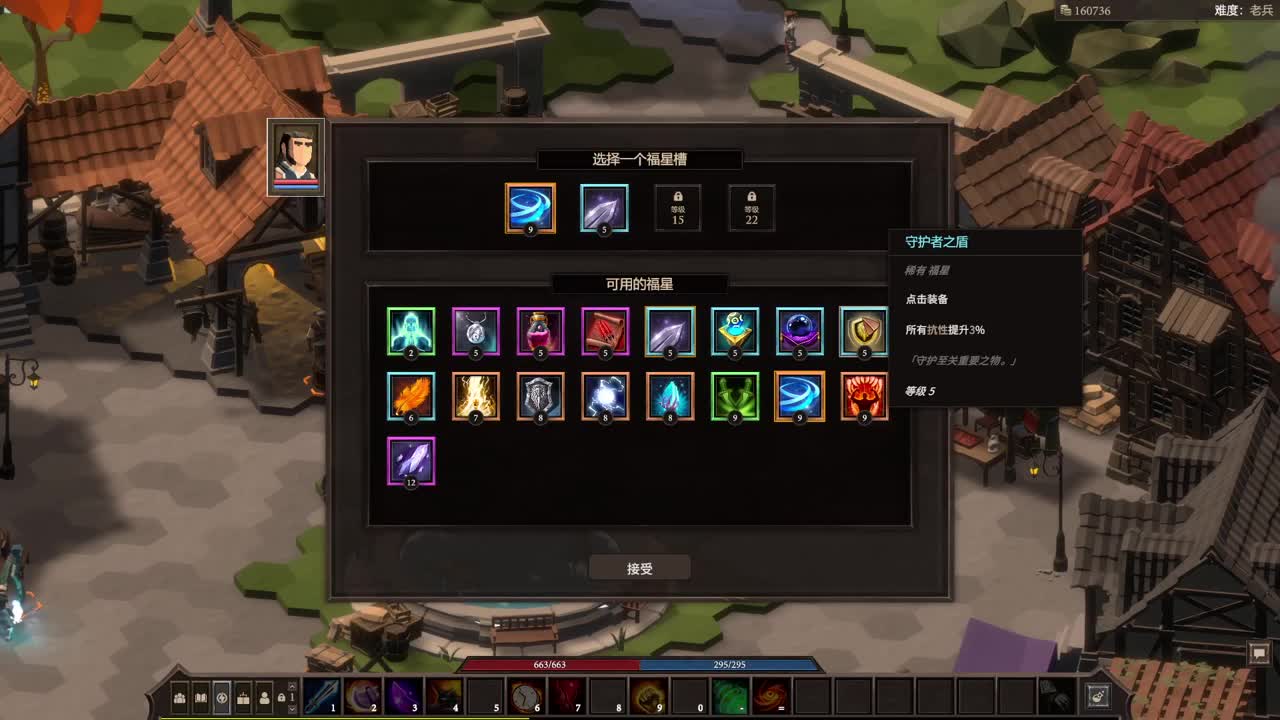Click the equipped blue swirl perk slot
1280x720 pixels.
point(532,208)
